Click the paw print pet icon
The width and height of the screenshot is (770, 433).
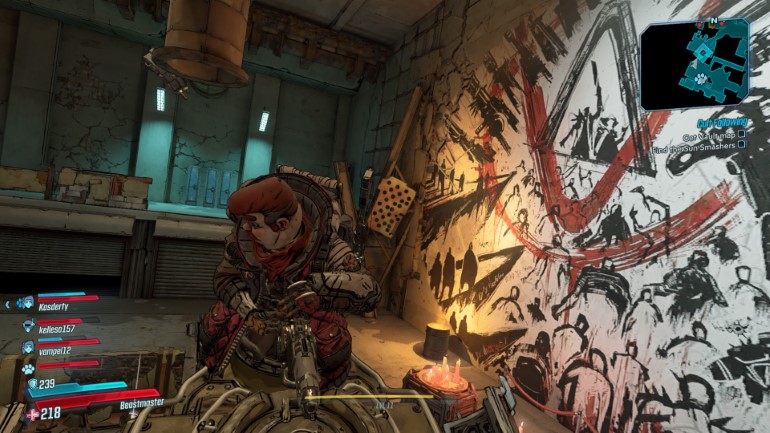pyautogui.click(x=28, y=367)
